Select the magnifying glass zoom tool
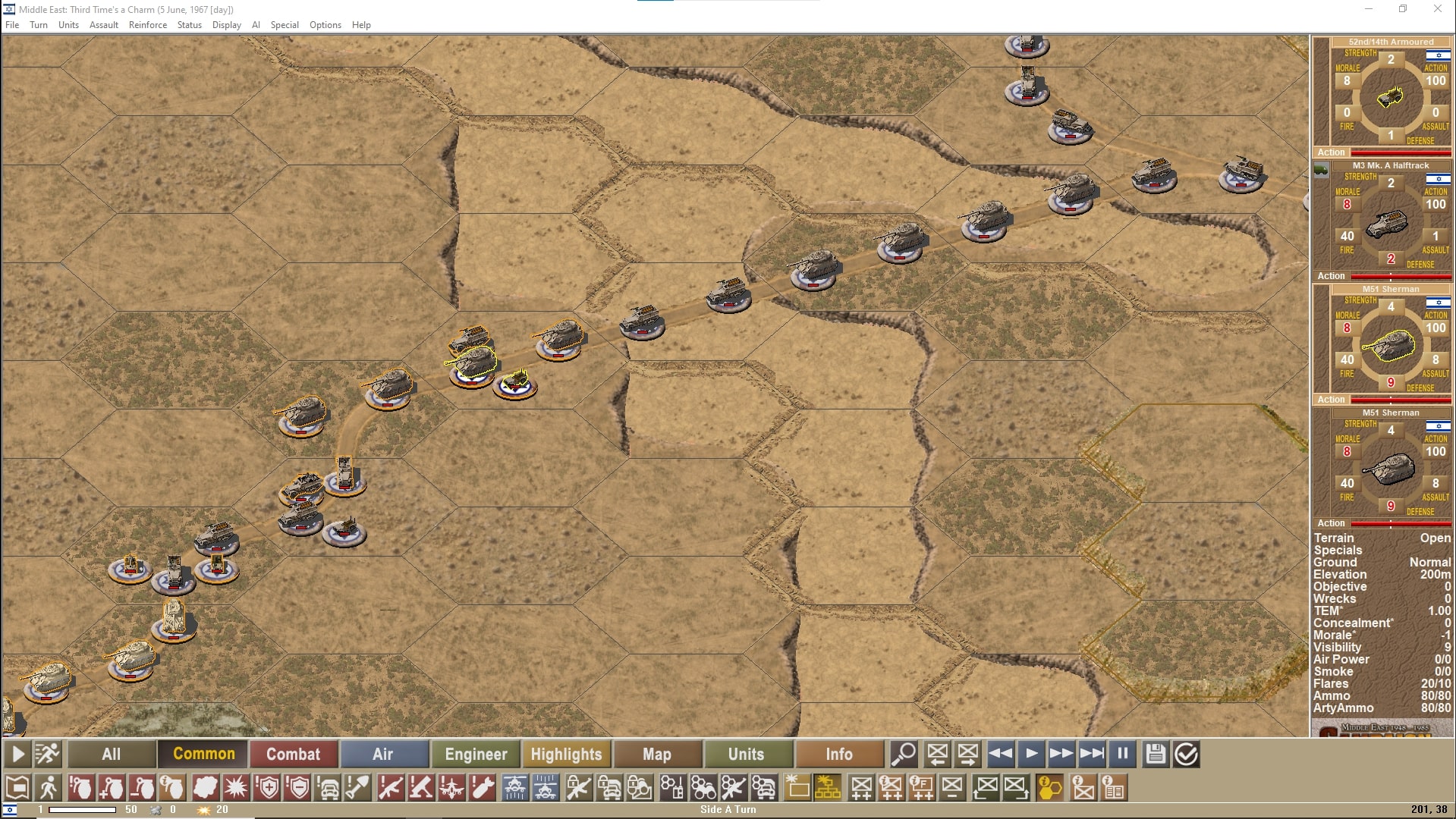This screenshot has height=819, width=1456. (x=902, y=754)
